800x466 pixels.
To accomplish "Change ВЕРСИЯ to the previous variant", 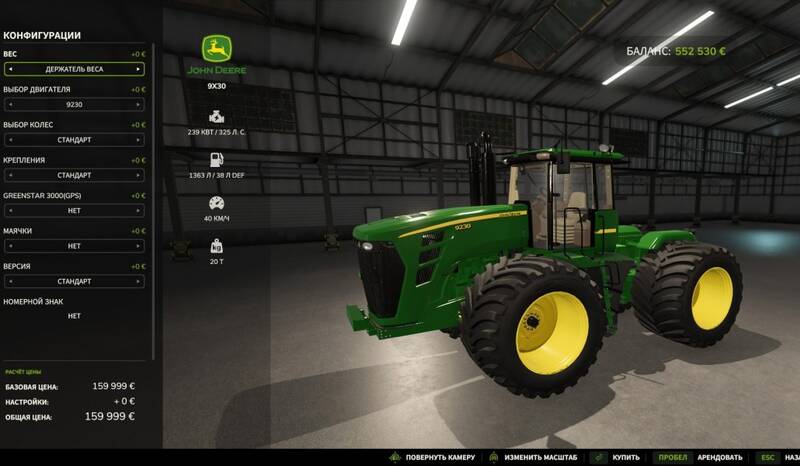I will pyautogui.click(x=9, y=282).
